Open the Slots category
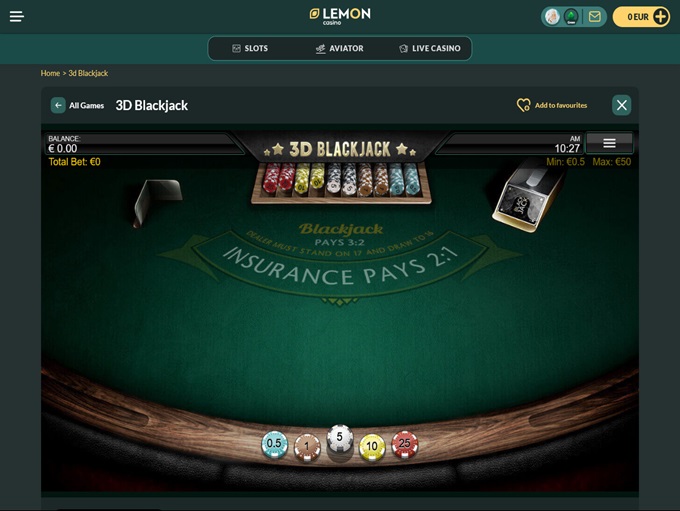680x511 pixels. [x=250, y=48]
